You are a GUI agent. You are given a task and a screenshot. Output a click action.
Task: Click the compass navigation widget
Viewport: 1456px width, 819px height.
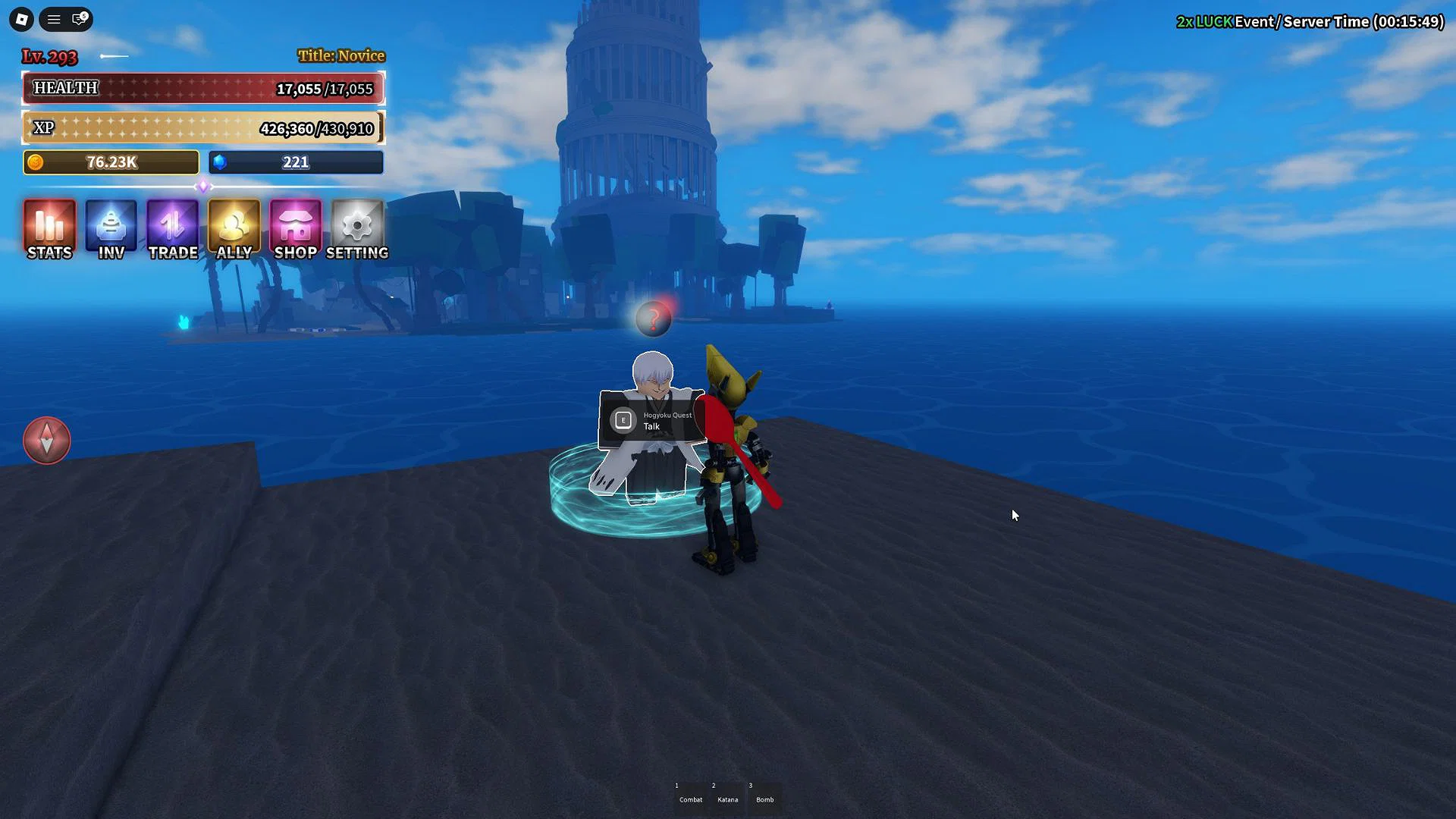point(47,440)
